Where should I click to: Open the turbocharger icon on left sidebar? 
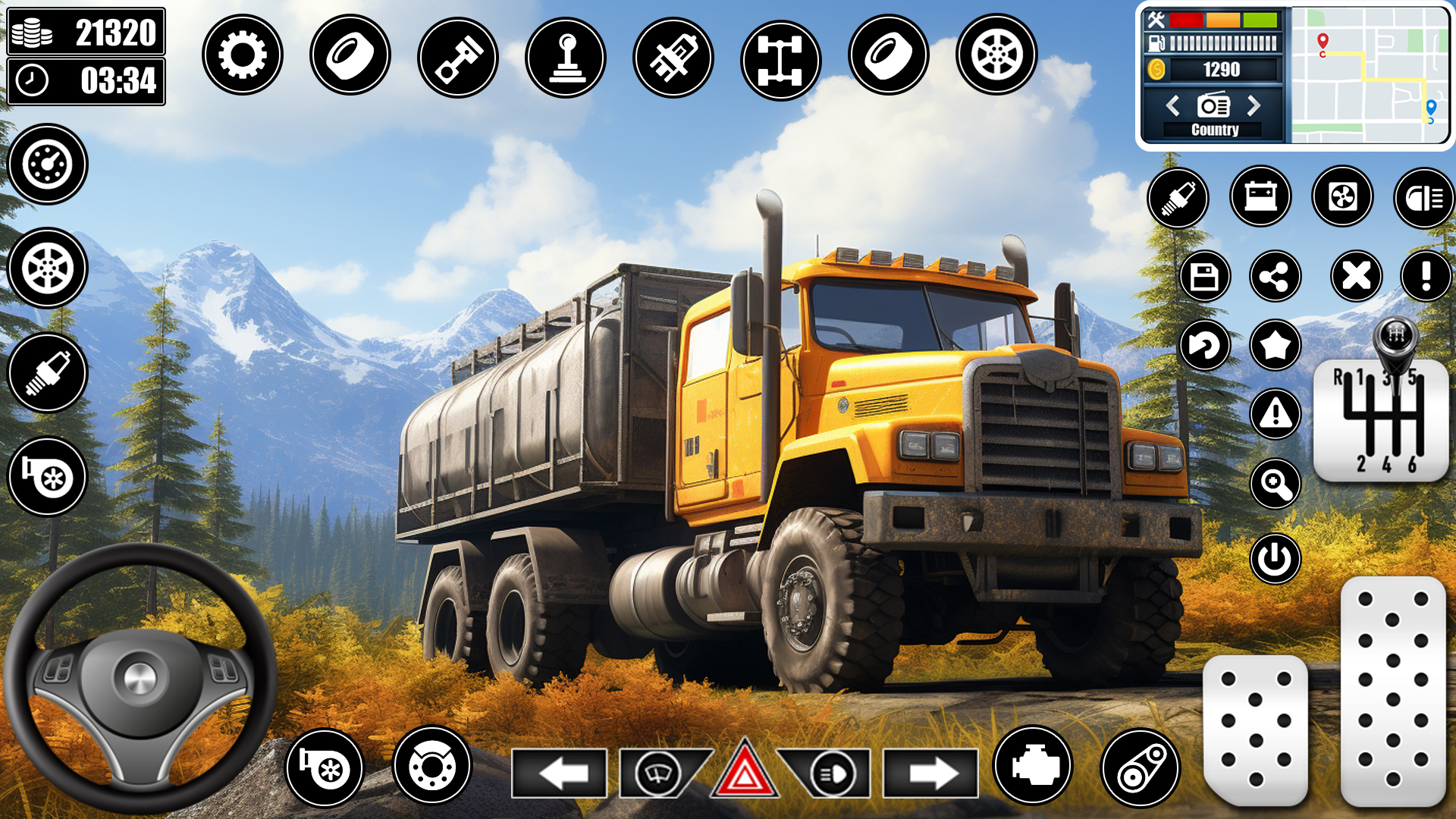[47, 476]
